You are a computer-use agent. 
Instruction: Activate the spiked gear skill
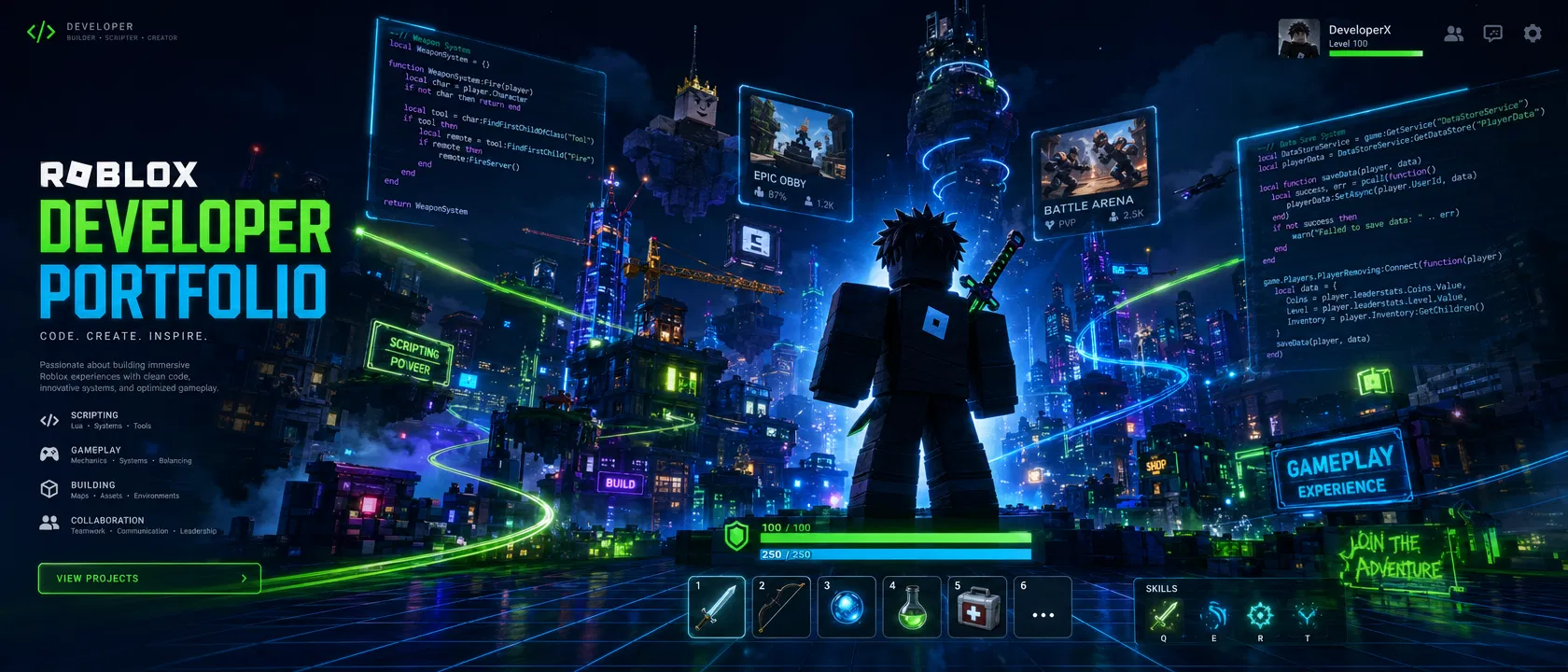(1260, 615)
